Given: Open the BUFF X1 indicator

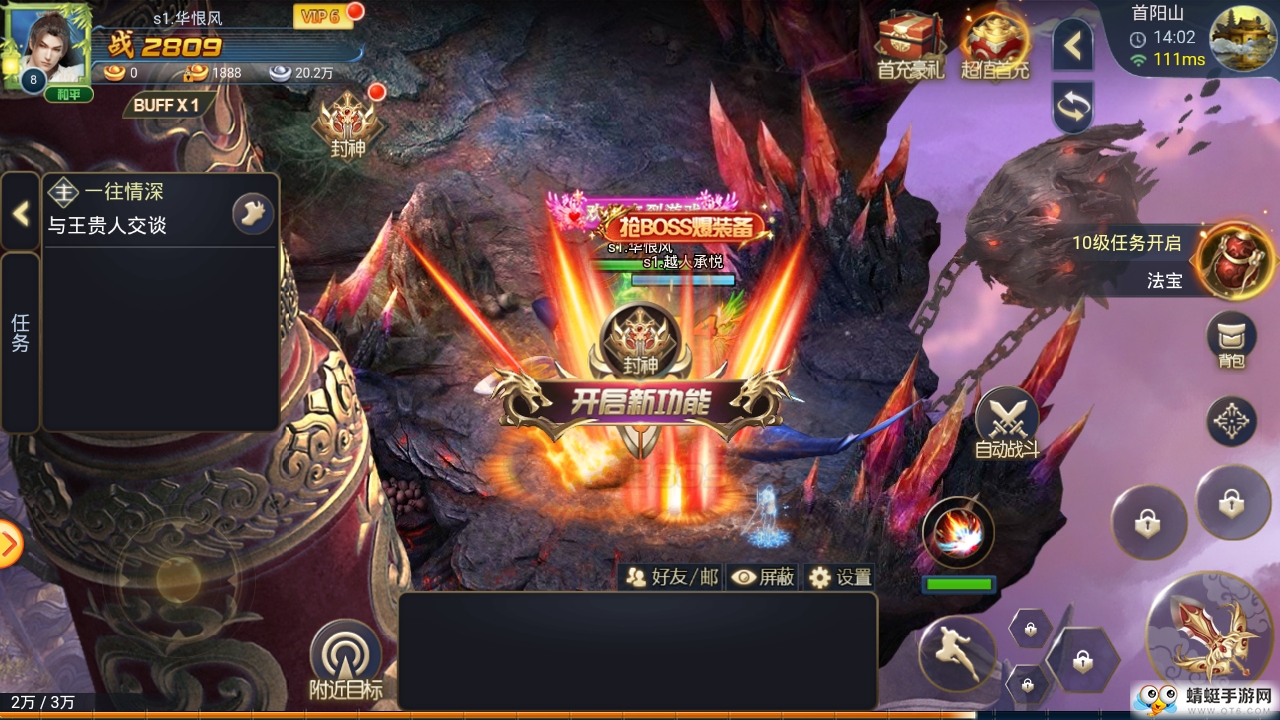Looking at the screenshot, I should [166, 104].
